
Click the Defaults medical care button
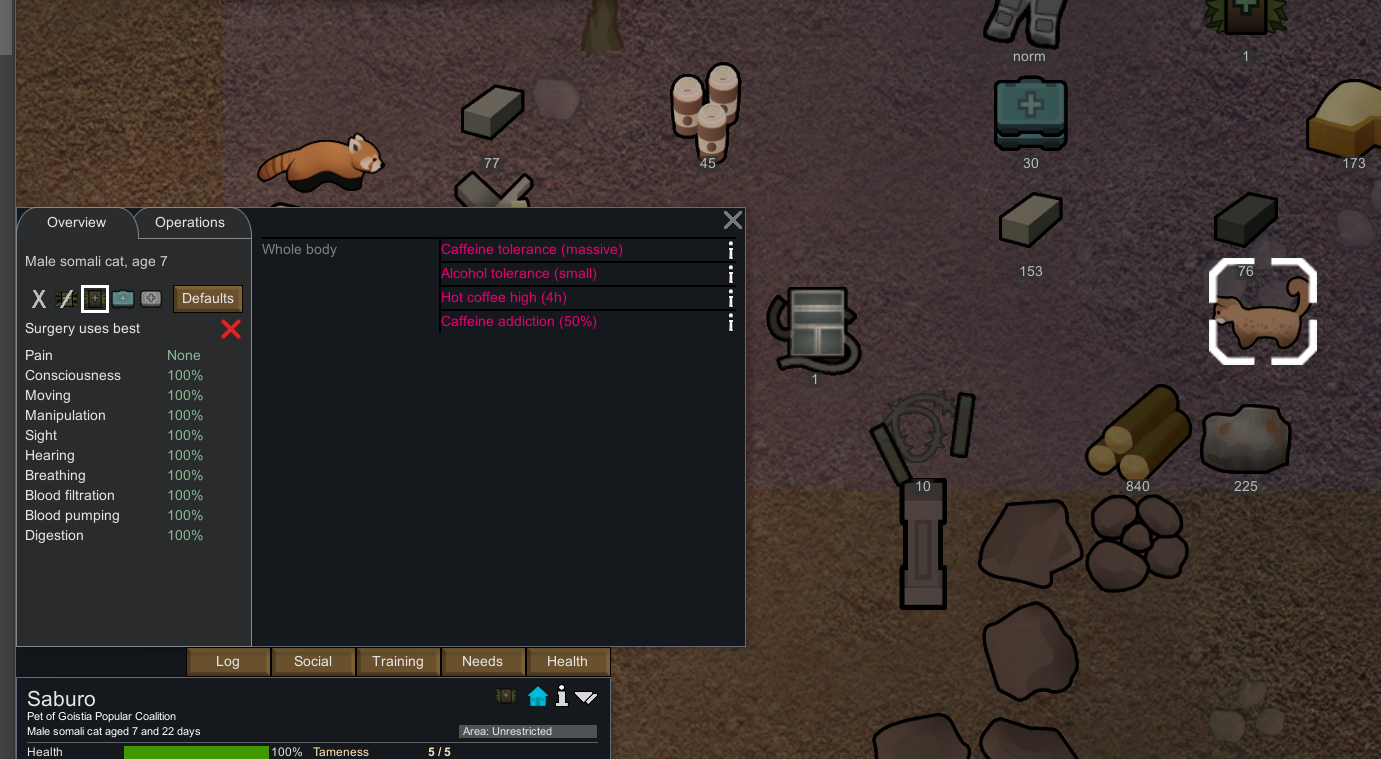tap(208, 298)
